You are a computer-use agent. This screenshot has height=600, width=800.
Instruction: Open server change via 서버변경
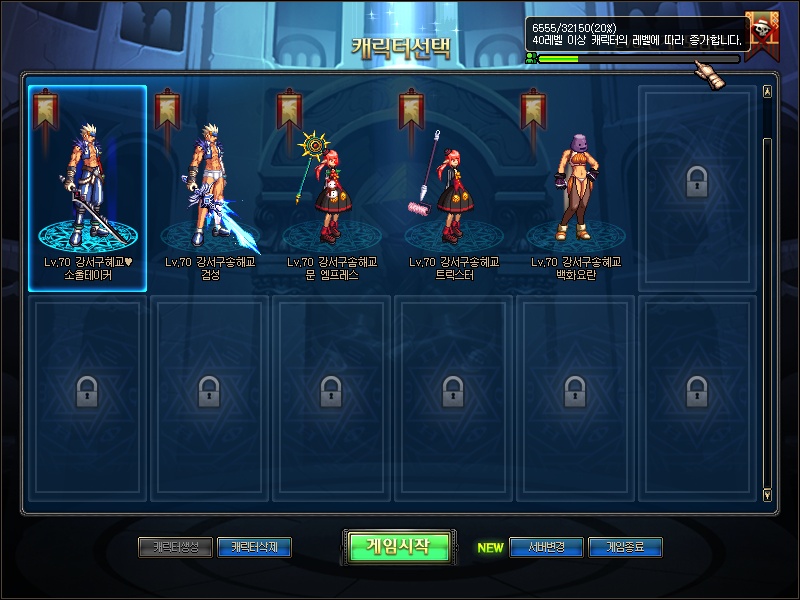pos(546,547)
